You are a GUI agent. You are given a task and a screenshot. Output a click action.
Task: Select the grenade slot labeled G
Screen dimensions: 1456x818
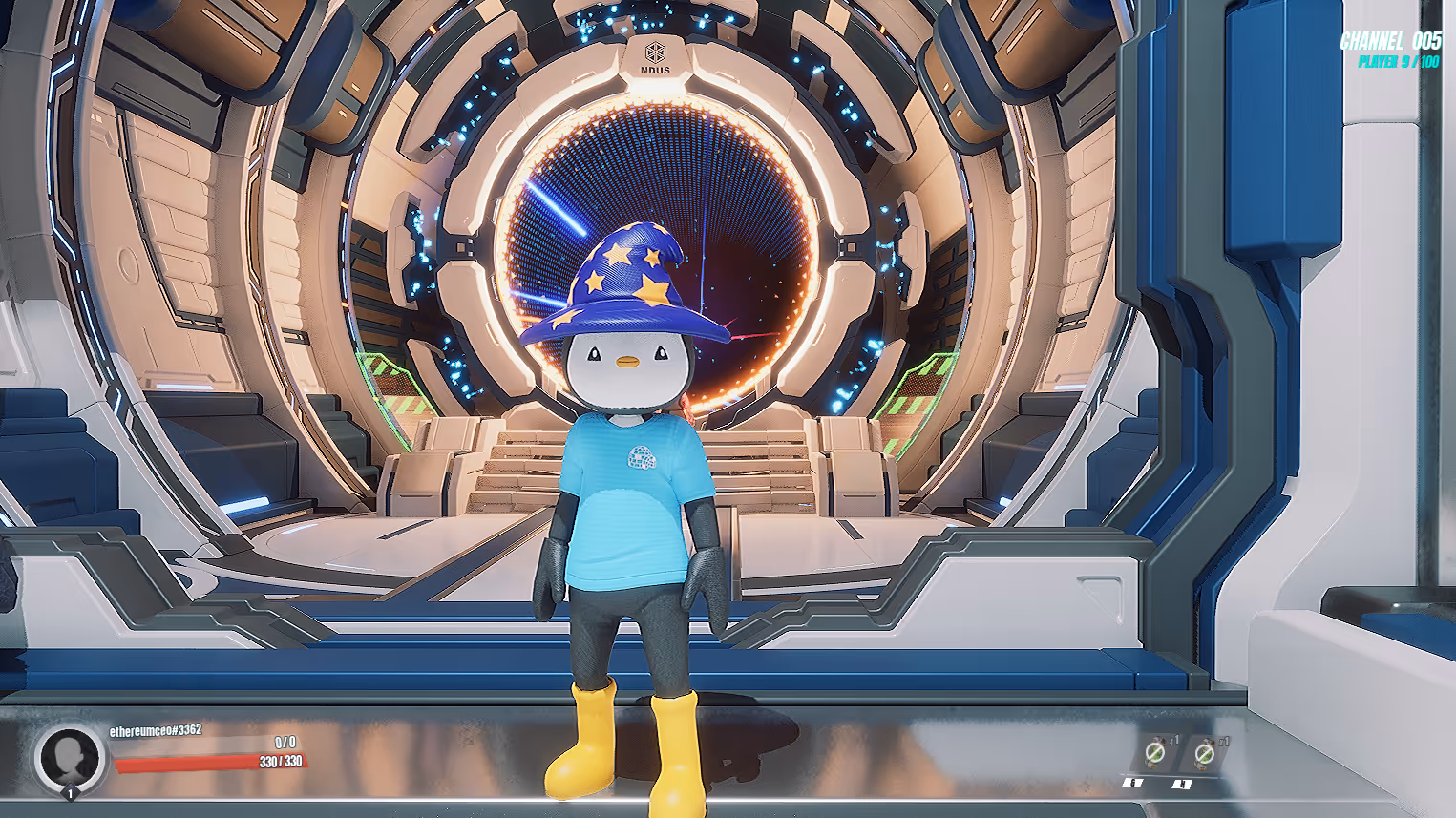click(x=1154, y=754)
